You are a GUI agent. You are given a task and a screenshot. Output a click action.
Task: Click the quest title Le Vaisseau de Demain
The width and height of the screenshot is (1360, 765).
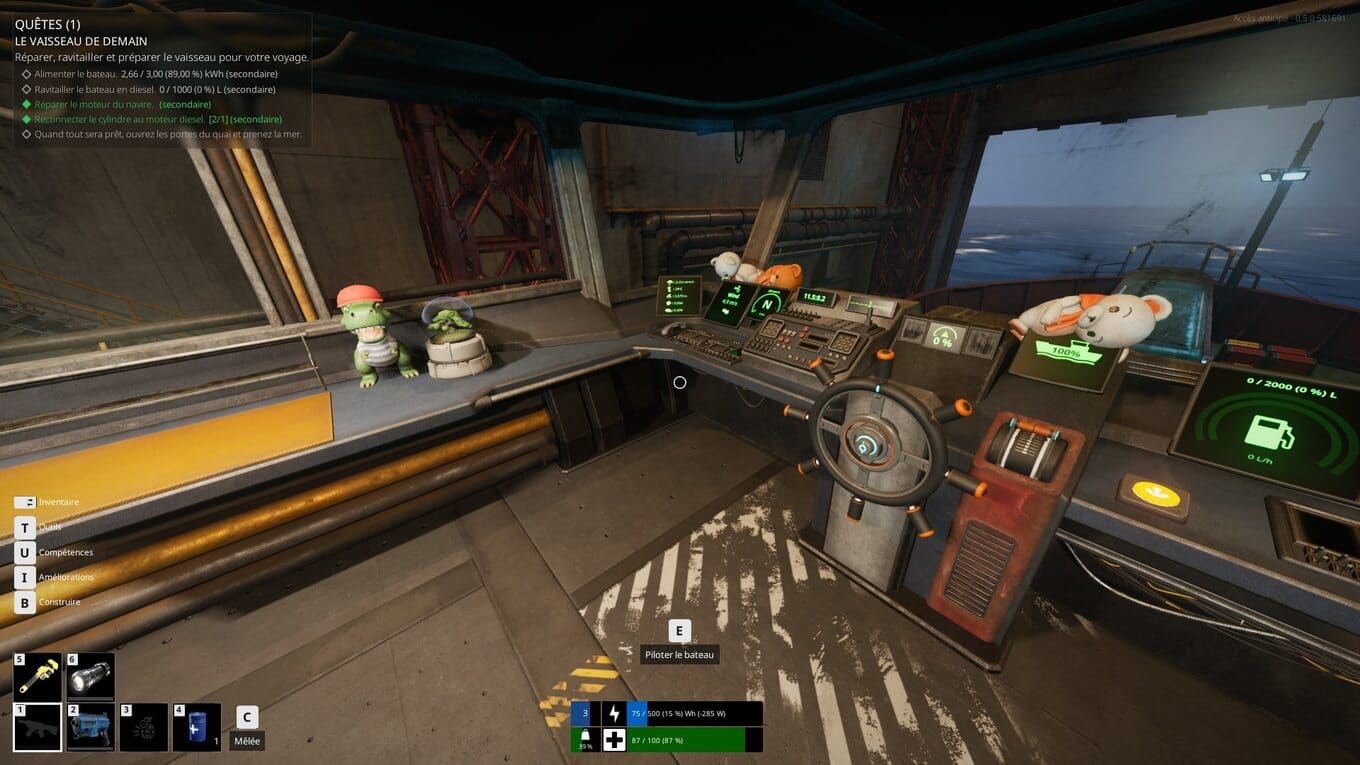click(81, 41)
